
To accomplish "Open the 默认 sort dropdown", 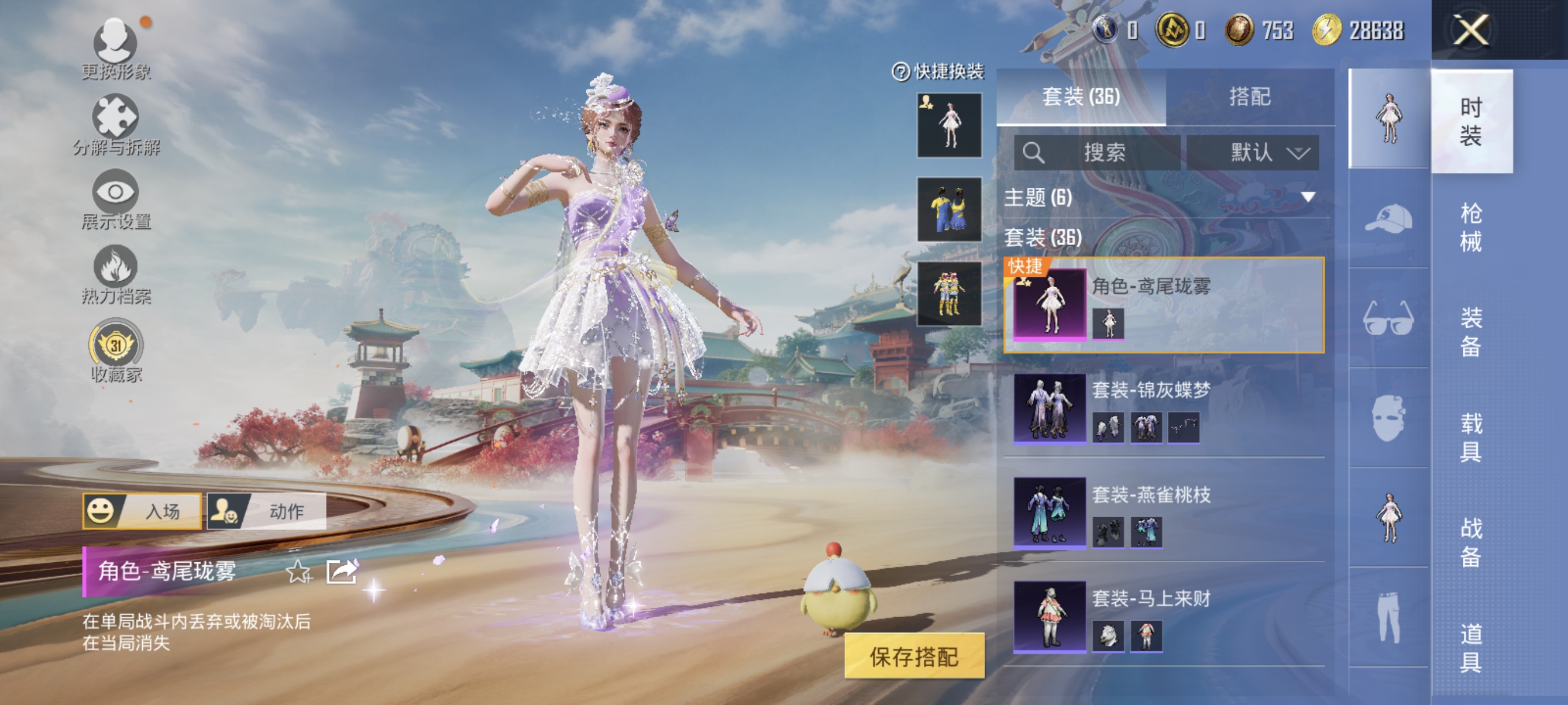I will click(1253, 152).
